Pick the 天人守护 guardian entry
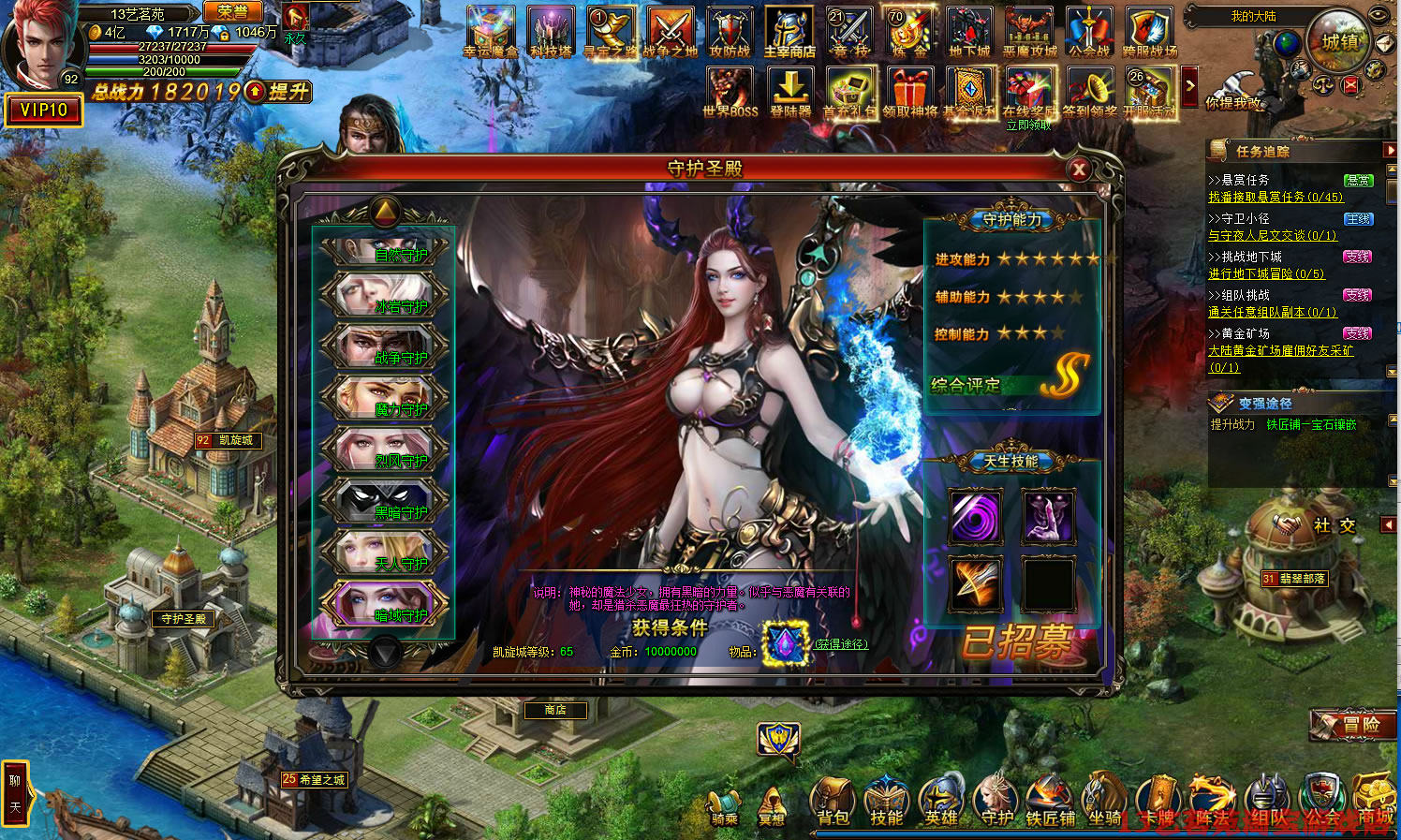This screenshot has height=840, width=1401. point(385,553)
